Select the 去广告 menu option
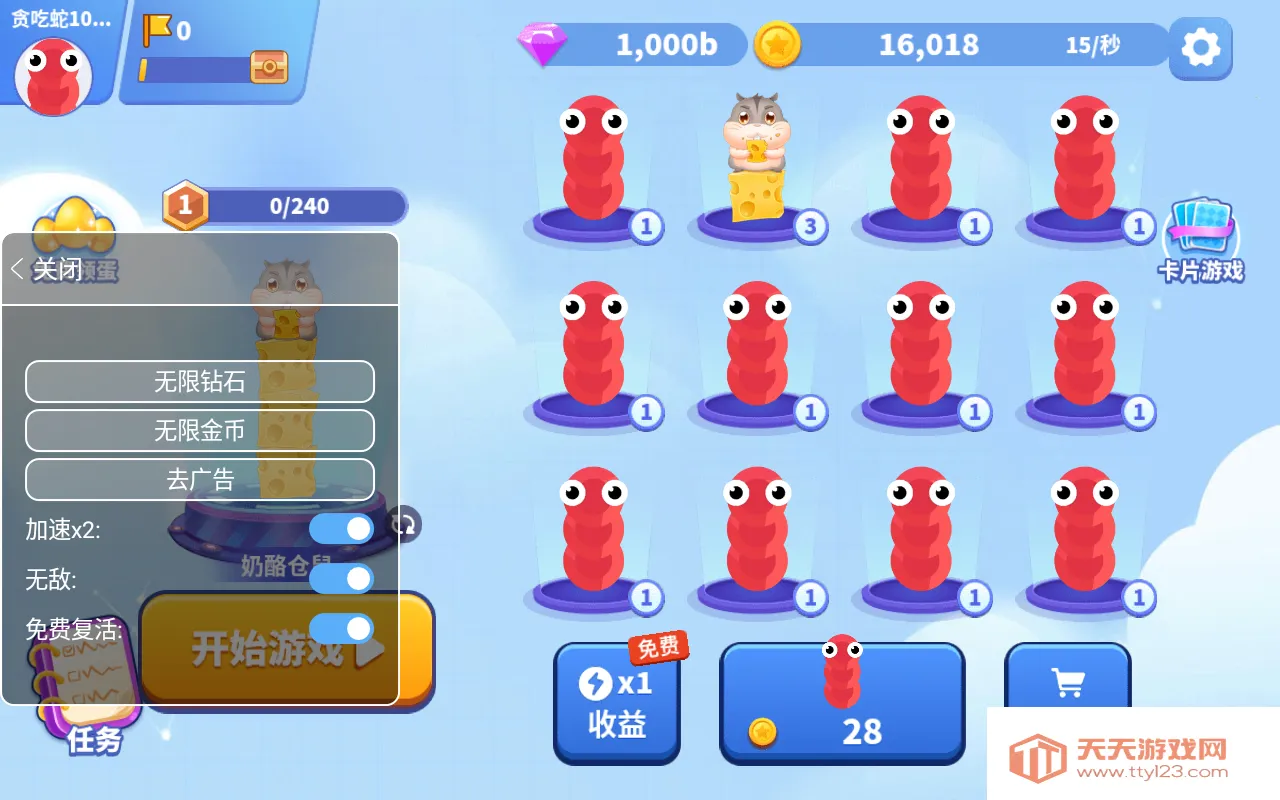This screenshot has height=800, width=1280. click(x=199, y=480)
